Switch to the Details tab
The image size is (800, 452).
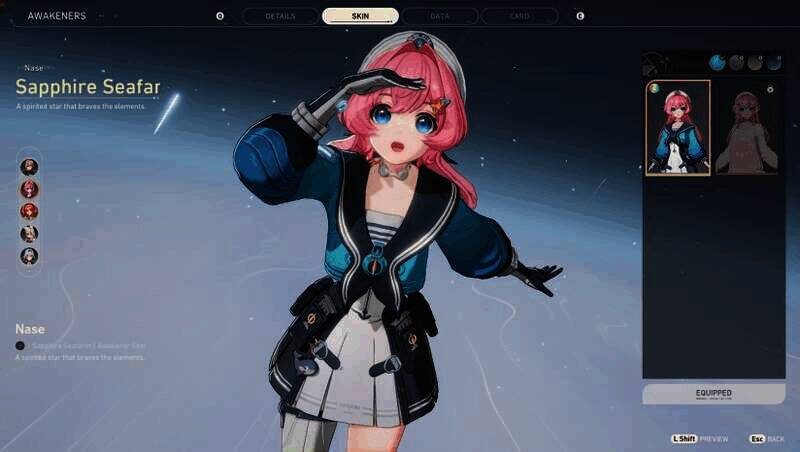click(x=279, y=16)
